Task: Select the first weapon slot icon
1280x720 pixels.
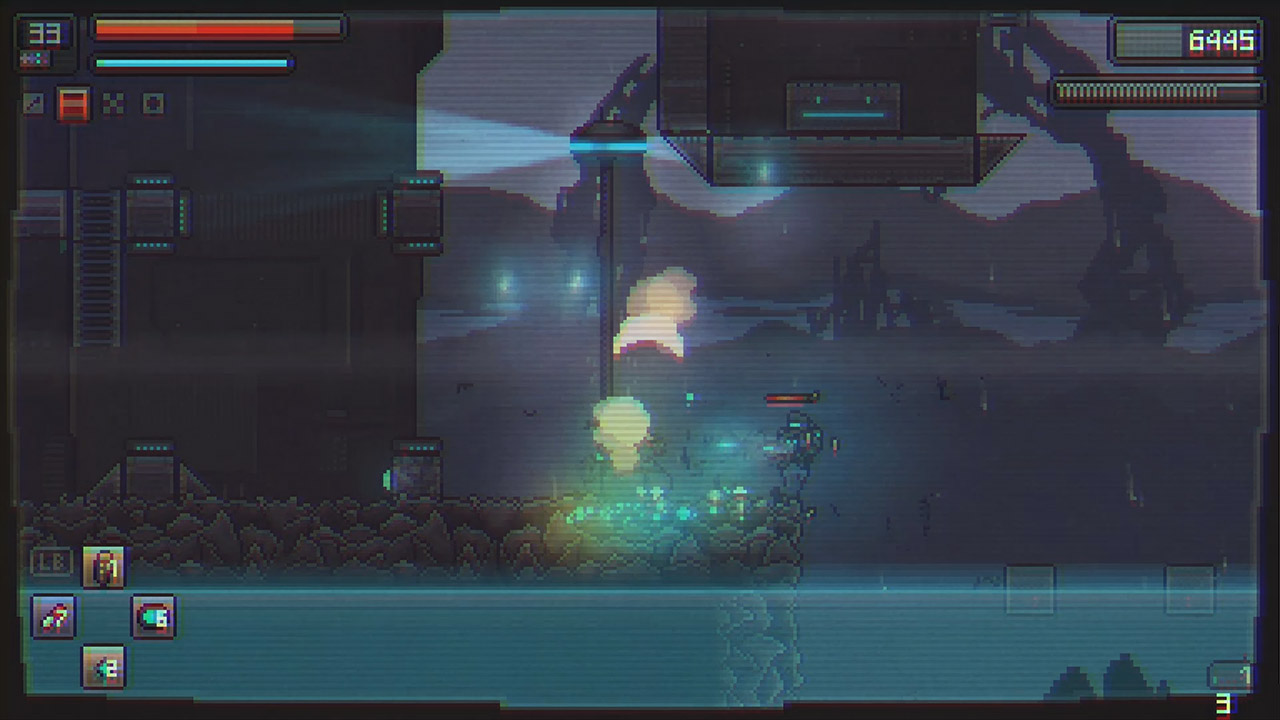Action: (x=35, y=104)
